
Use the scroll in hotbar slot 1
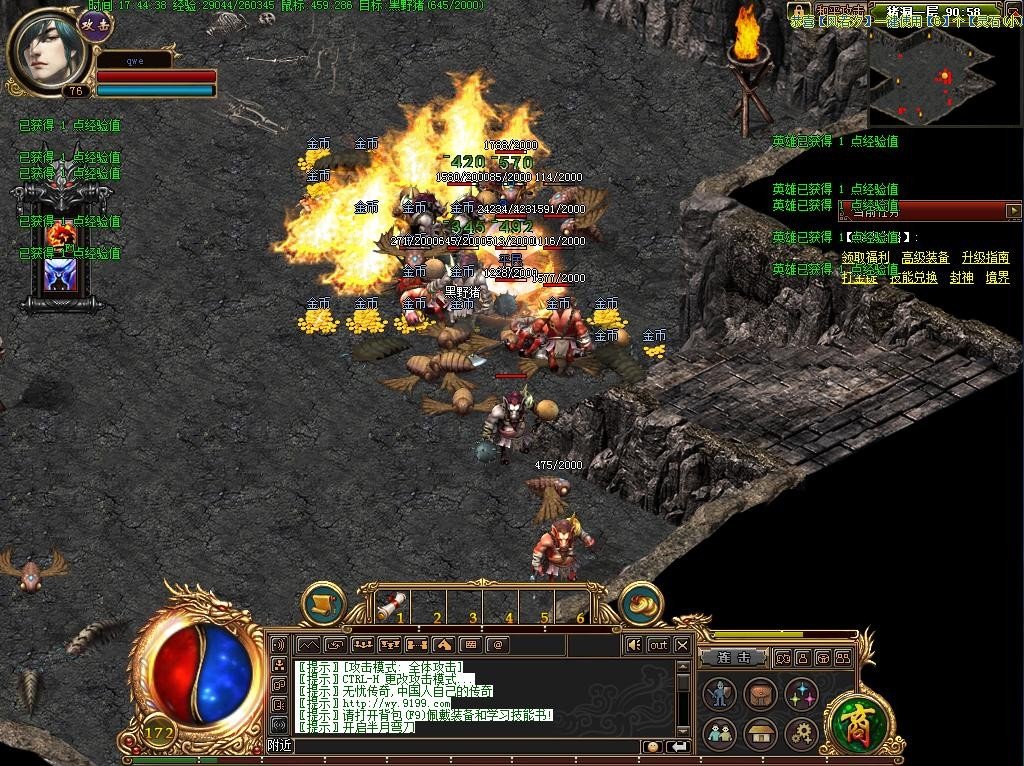tap(392, 606)
